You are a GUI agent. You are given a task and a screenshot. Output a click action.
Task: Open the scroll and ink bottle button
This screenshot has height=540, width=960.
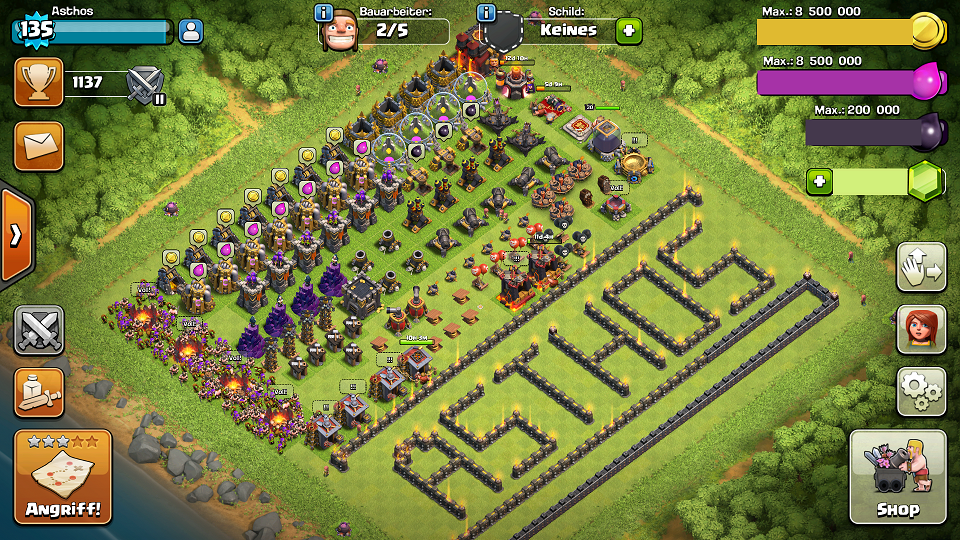tap(38, 392)
